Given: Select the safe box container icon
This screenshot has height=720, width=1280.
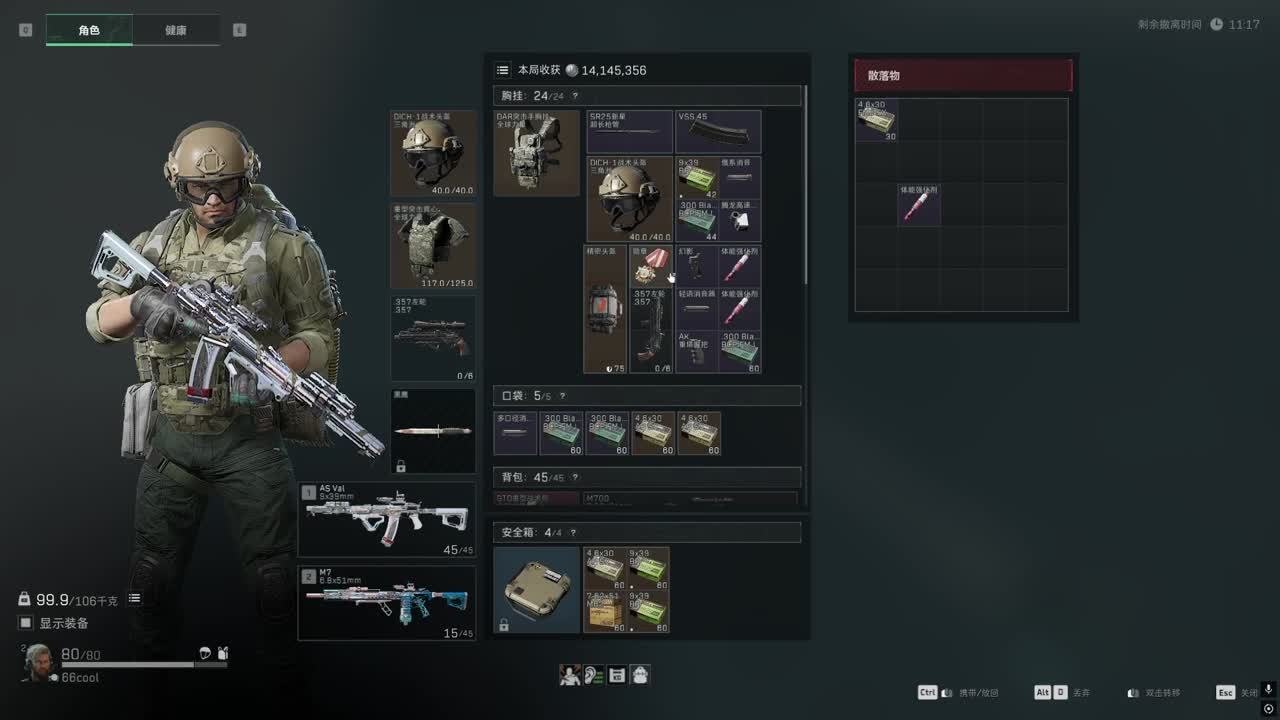Looking at the screenshot, I should 537,590.
